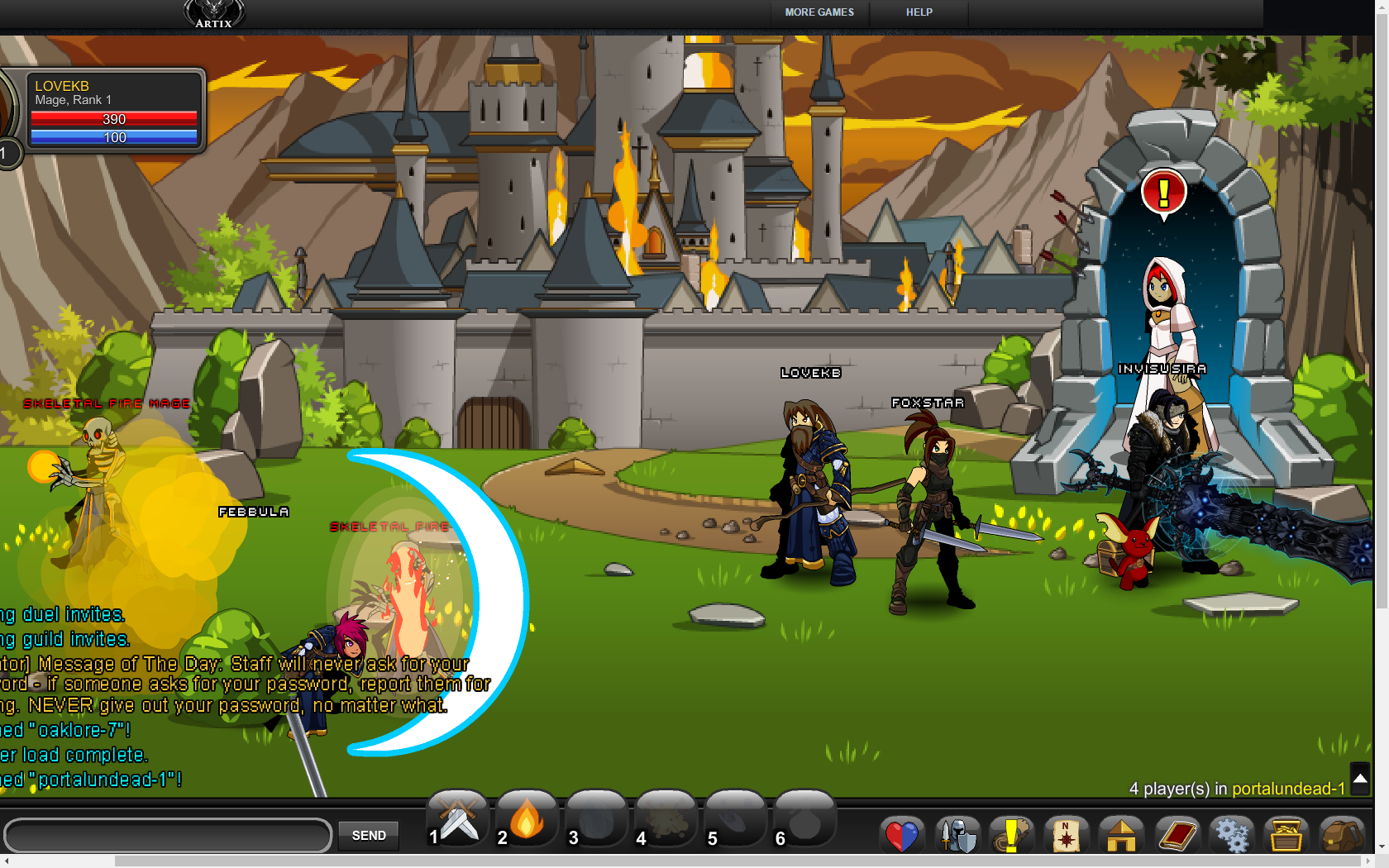Image resolution: width=1389 pixels, height=868 pixels.
Task: Click the heart health icon
Action: 902,835
